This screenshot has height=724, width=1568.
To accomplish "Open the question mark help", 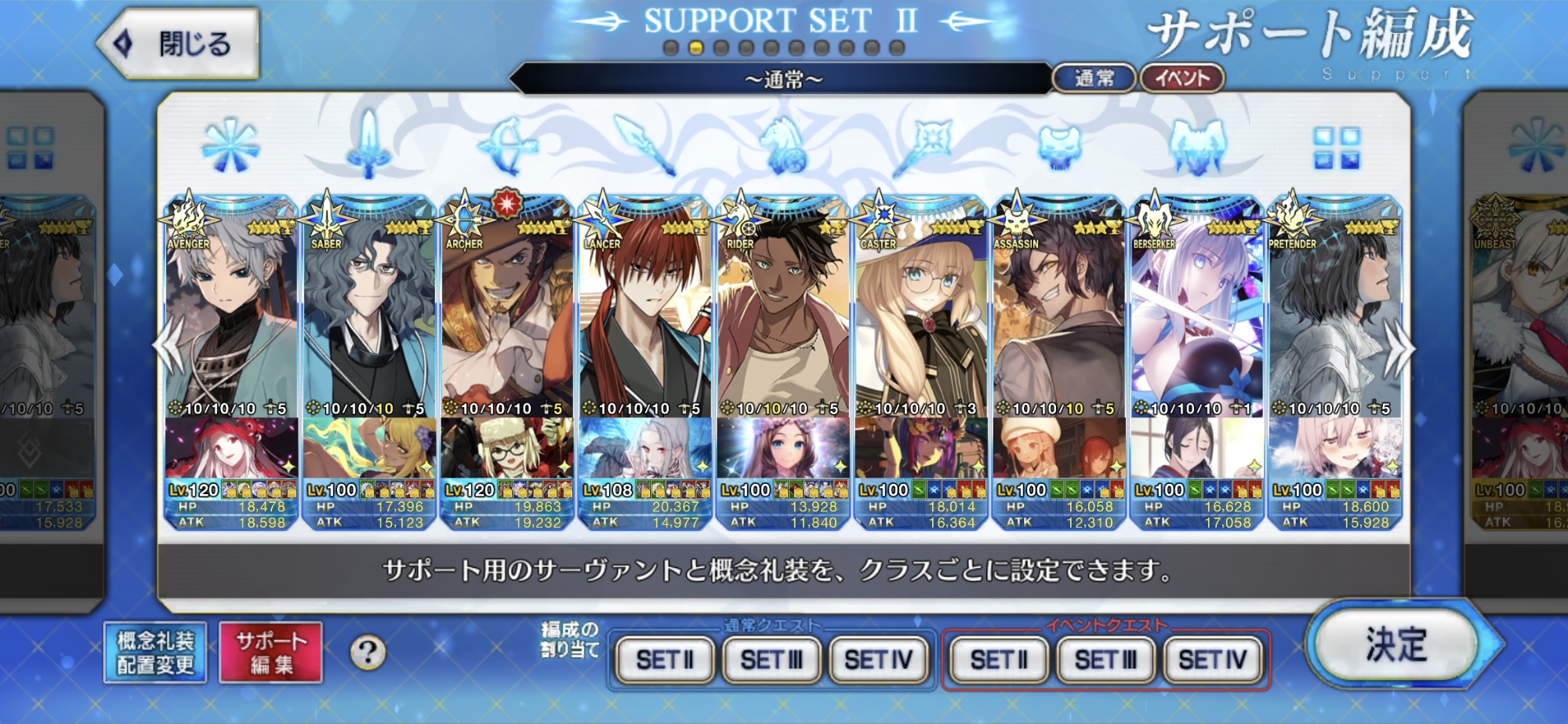I will [x=368, y=653].
